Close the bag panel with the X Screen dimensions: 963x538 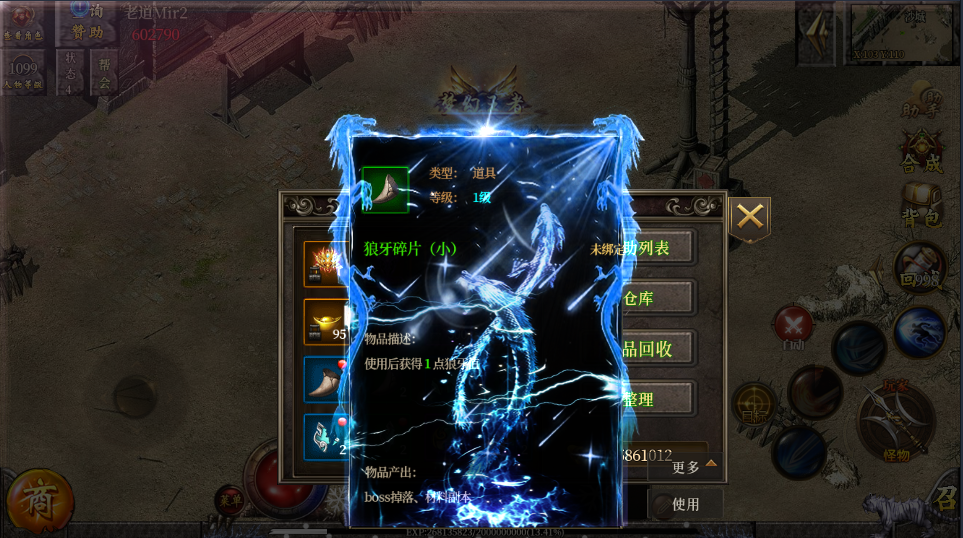click(x=750, y=217)
